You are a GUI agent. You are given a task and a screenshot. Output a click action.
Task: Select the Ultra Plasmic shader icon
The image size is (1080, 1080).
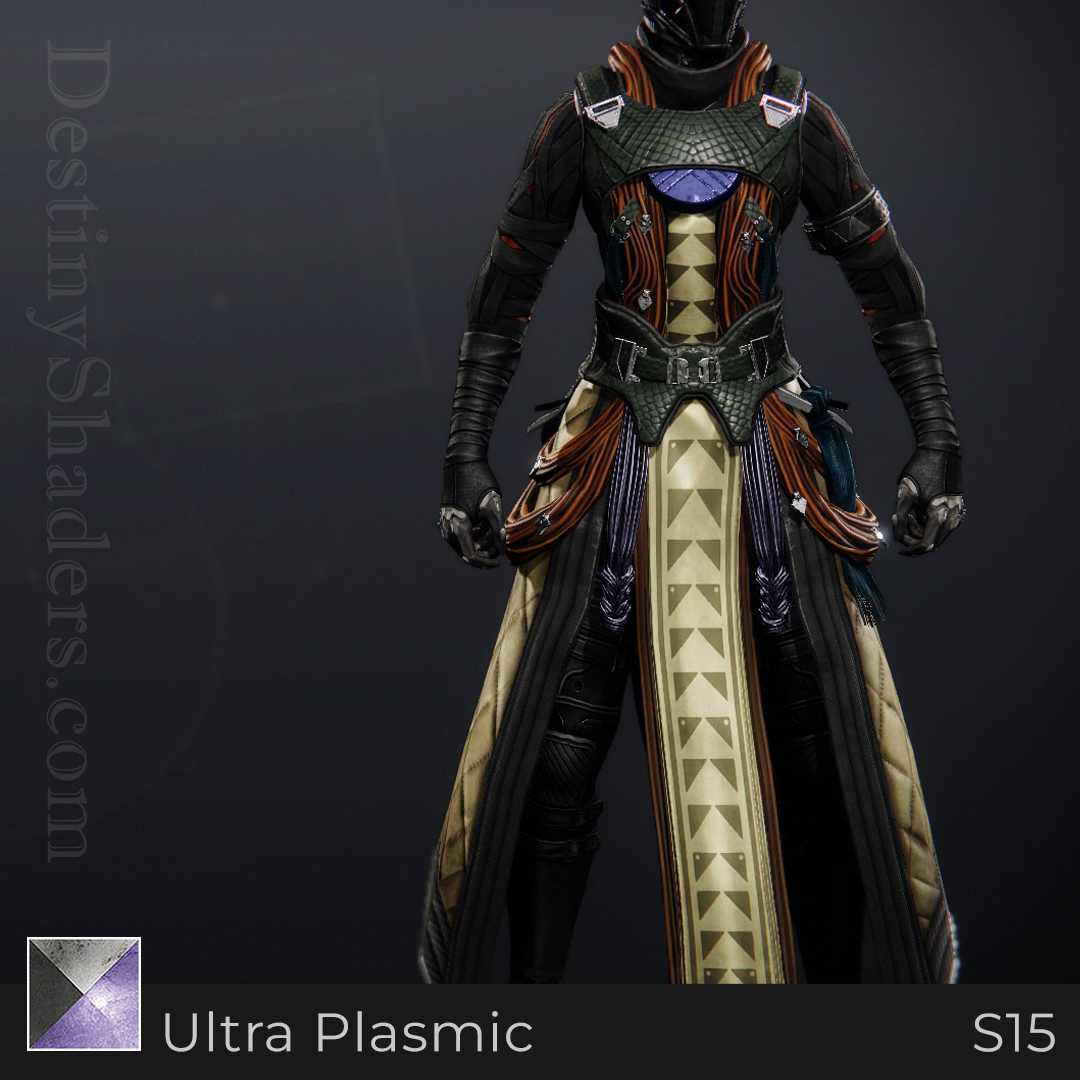[84, 993]
